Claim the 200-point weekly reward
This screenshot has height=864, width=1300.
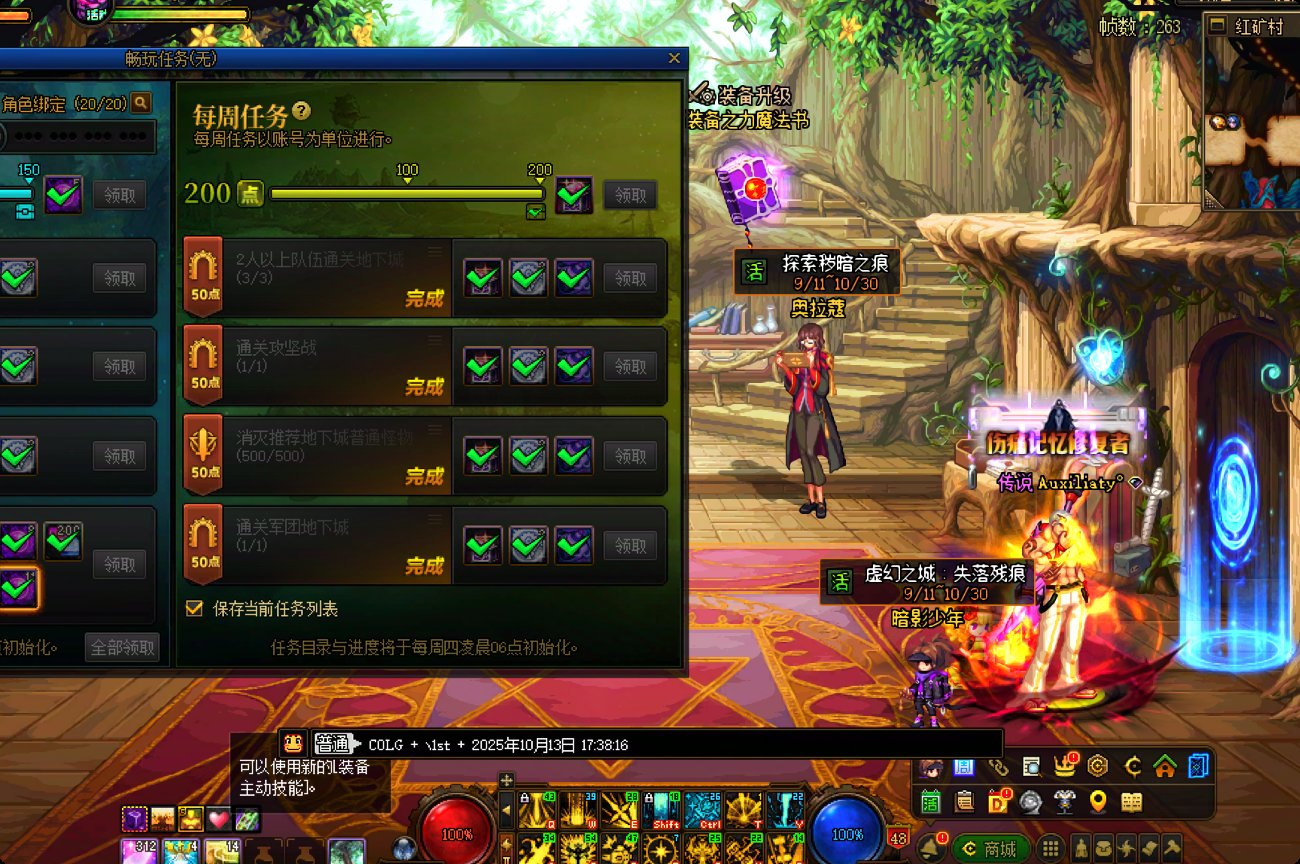tap(630, 196)
